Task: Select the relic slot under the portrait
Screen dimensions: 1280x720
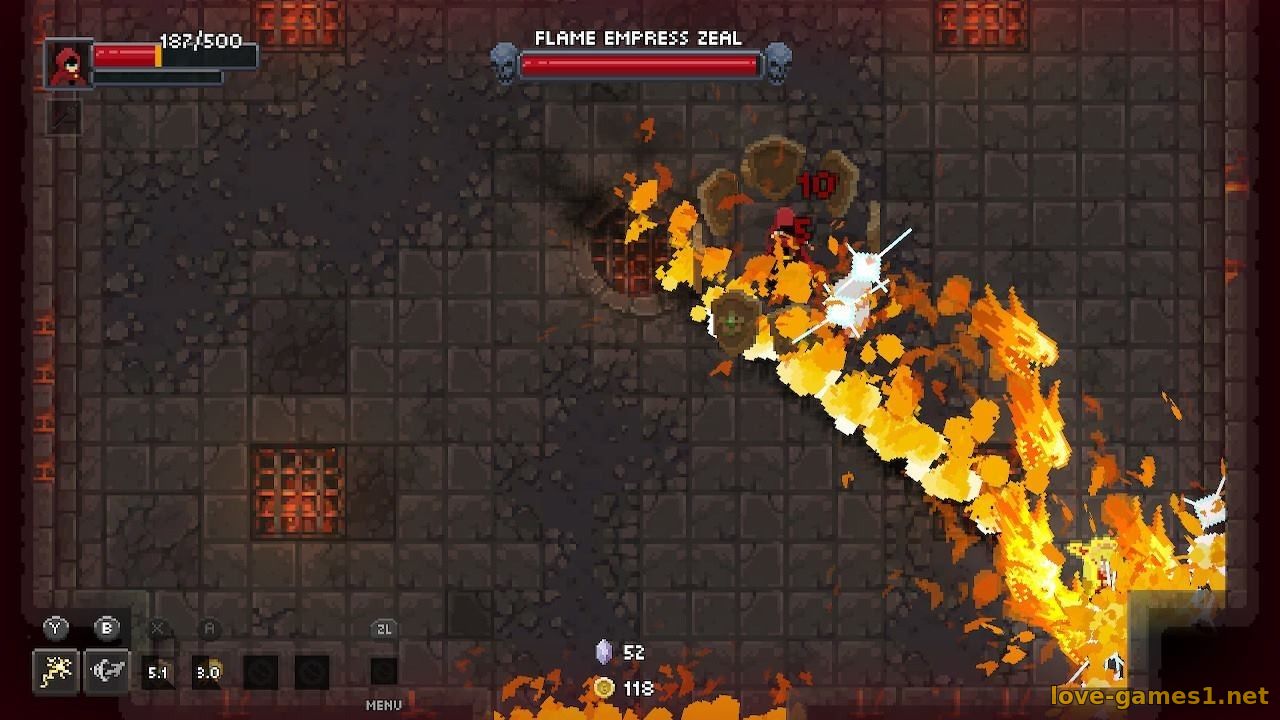Action: (x=64, y=118)
